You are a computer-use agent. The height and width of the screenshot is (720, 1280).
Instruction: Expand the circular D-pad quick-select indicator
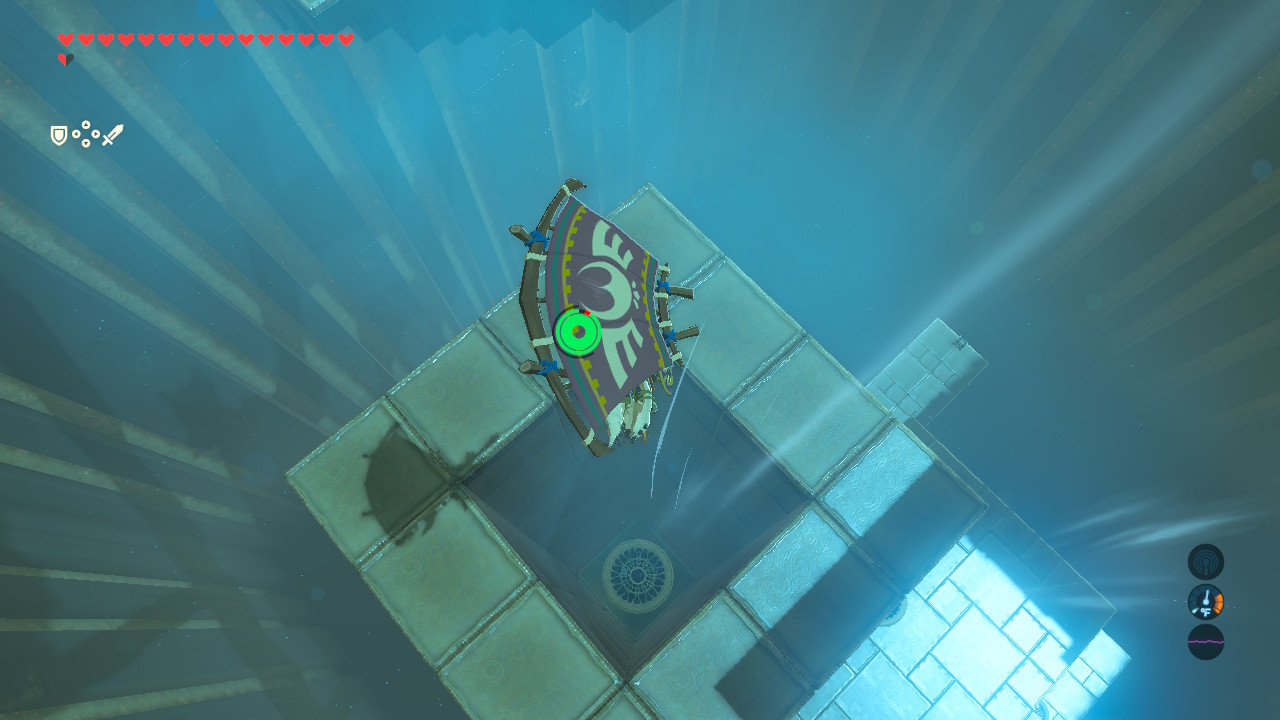pyautogui.click(x=86, y=133)
